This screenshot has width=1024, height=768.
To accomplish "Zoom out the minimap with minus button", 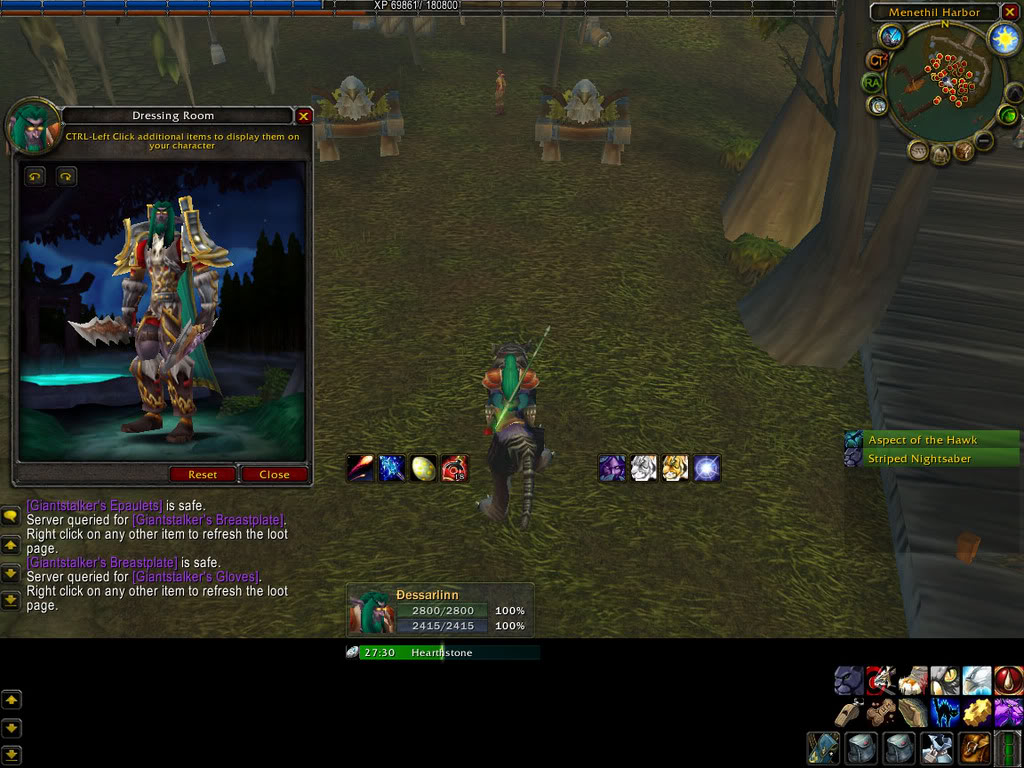I will click(985, 141).
